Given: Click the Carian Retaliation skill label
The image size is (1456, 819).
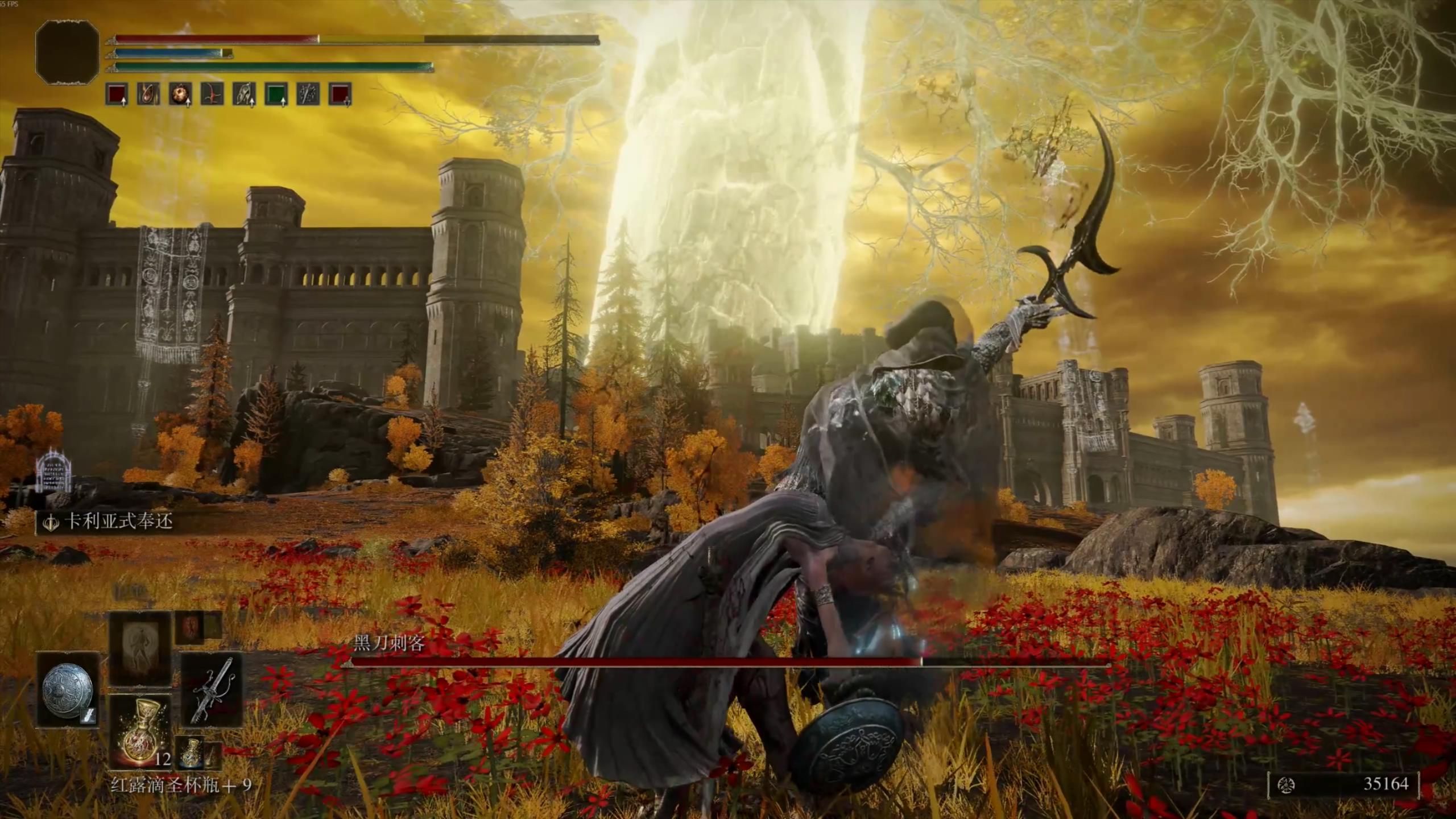Looking at the screenshot, I should coord(118,522).
